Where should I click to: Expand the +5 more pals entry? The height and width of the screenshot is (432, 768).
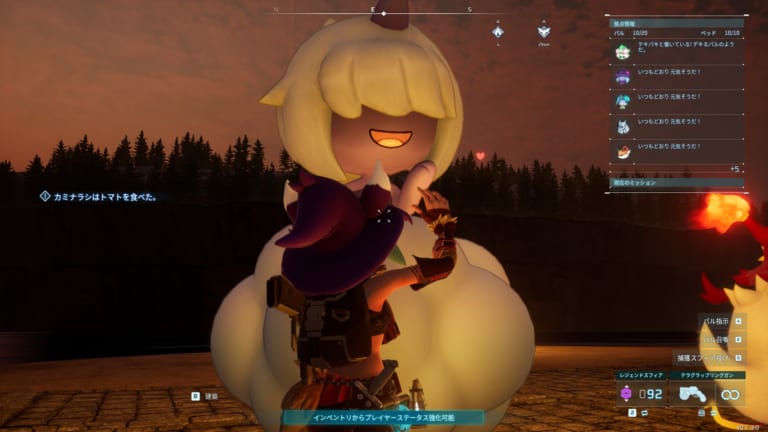(x=734, y=169)
